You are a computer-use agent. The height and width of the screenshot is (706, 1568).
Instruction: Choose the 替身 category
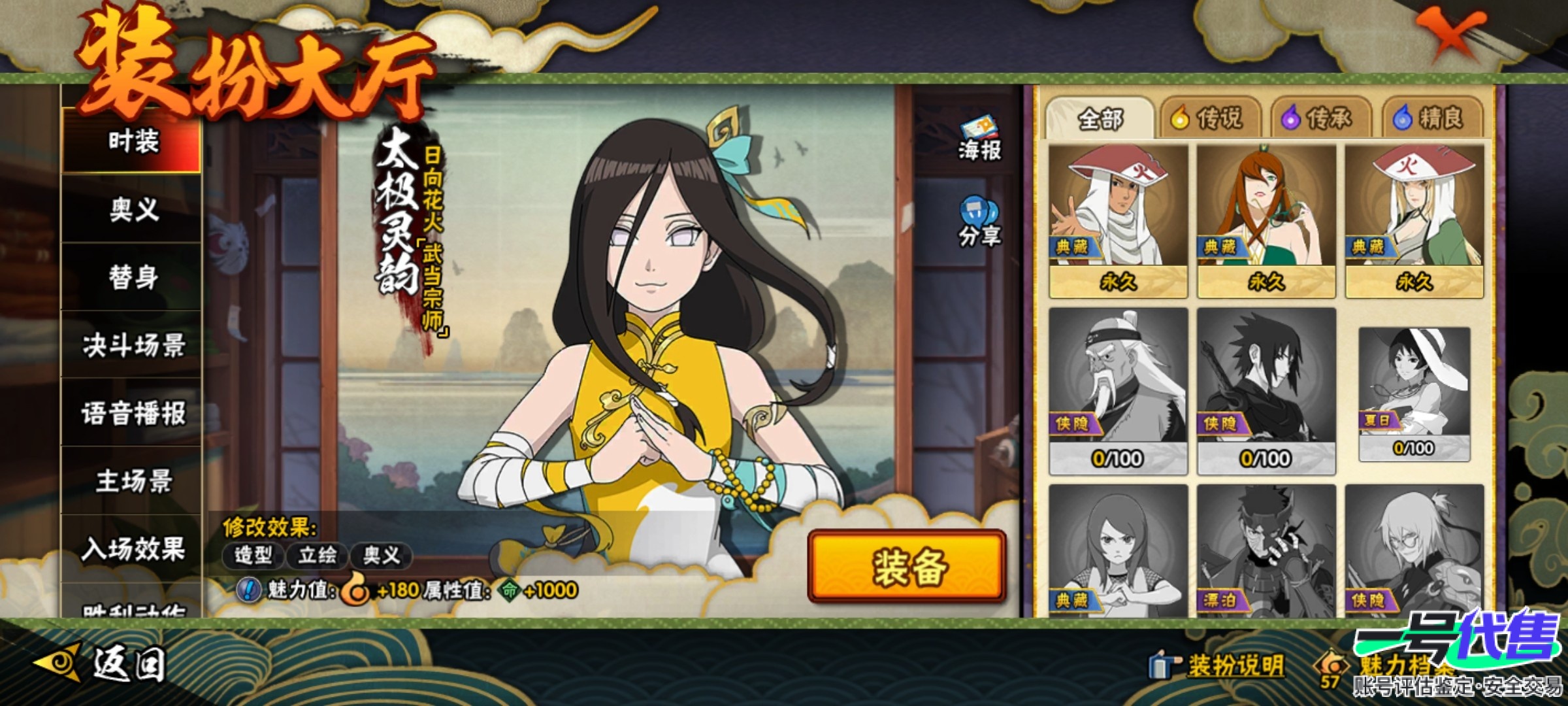point(133,277)
